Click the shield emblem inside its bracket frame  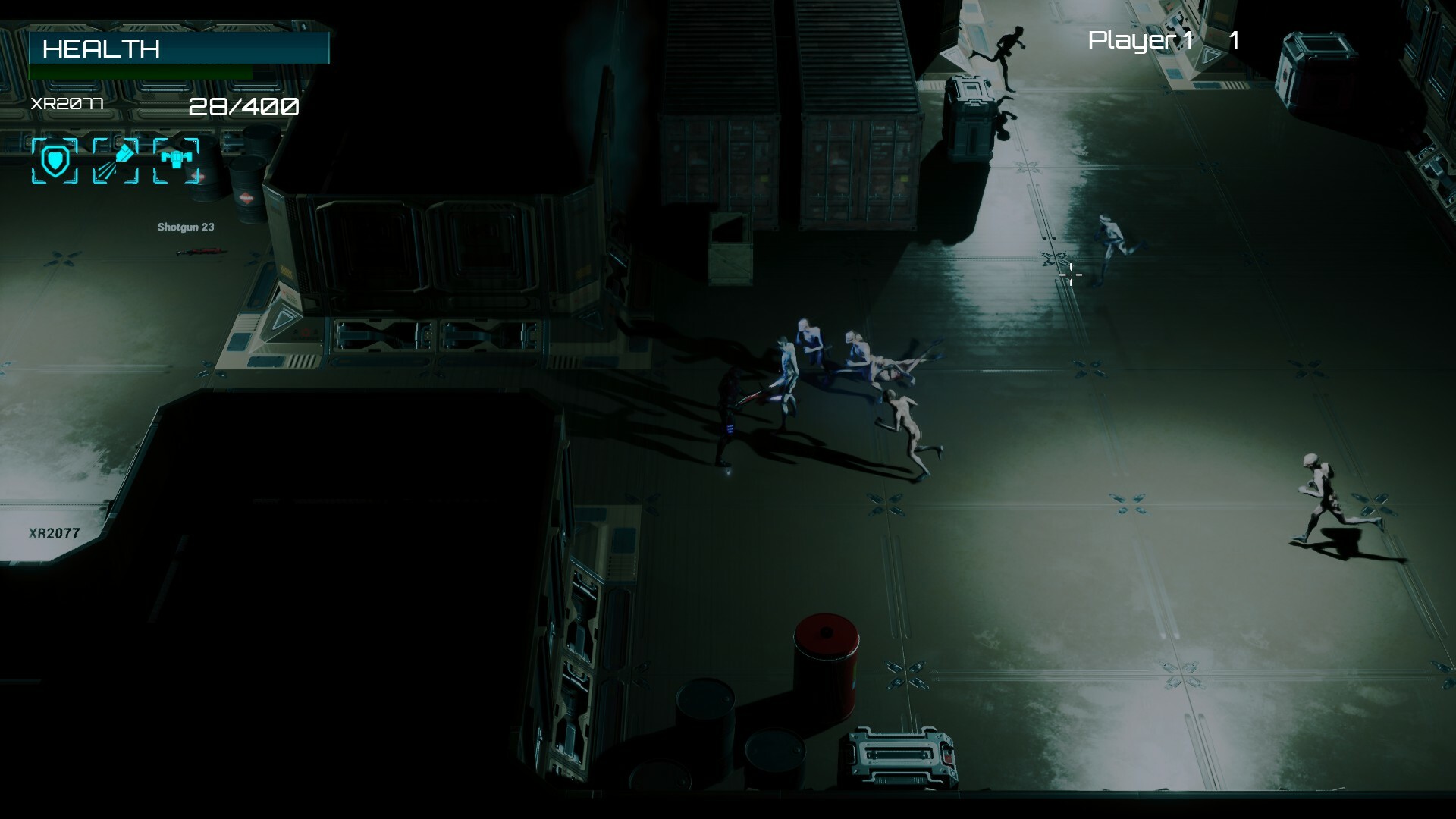coord(55,159)
